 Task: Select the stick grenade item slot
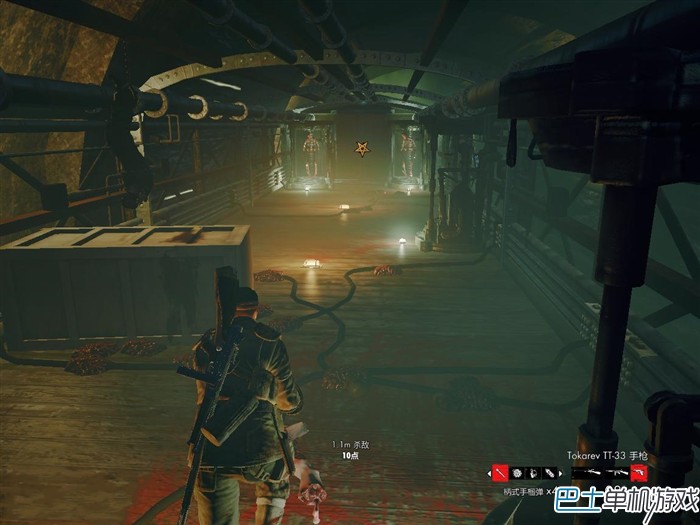[500, 472]
